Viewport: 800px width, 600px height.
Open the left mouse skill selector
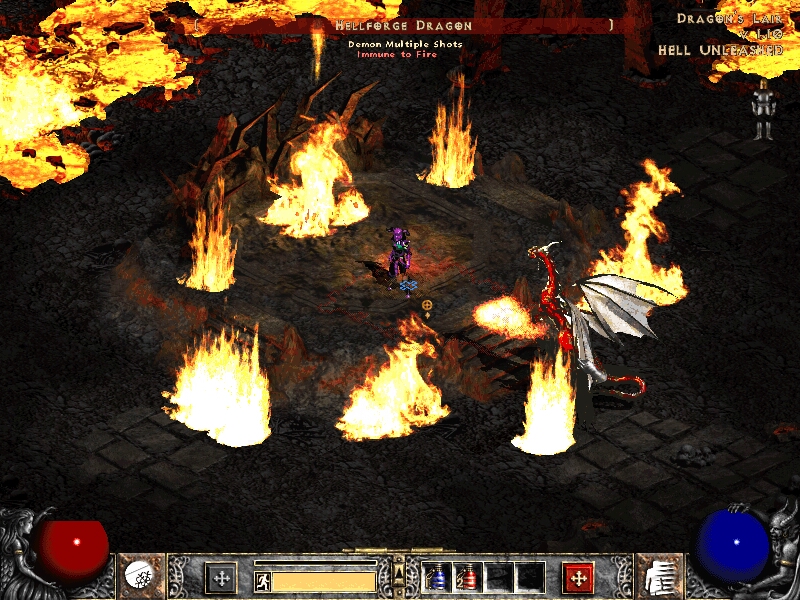221,578
